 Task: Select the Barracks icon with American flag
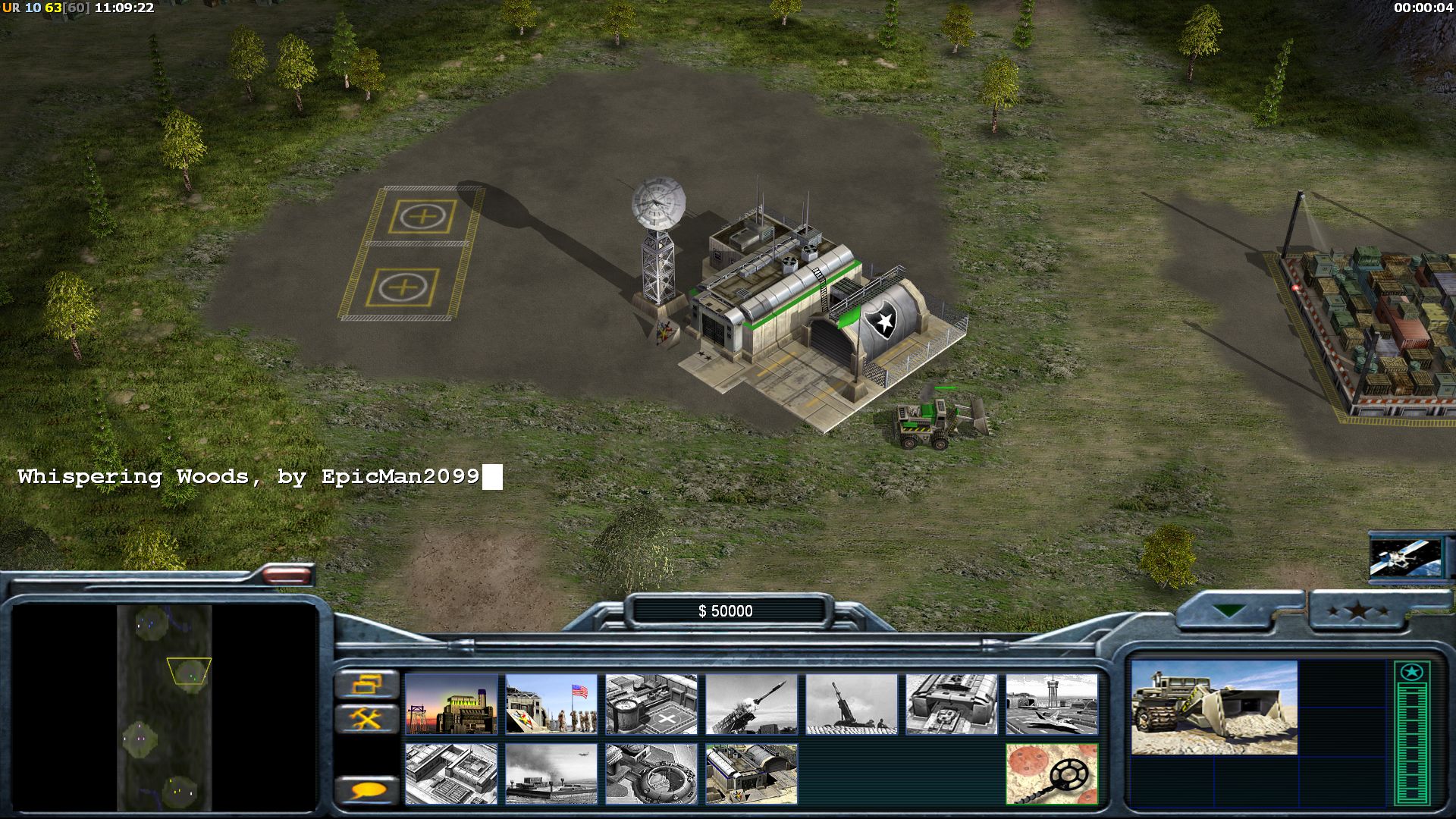click(551, 704)
